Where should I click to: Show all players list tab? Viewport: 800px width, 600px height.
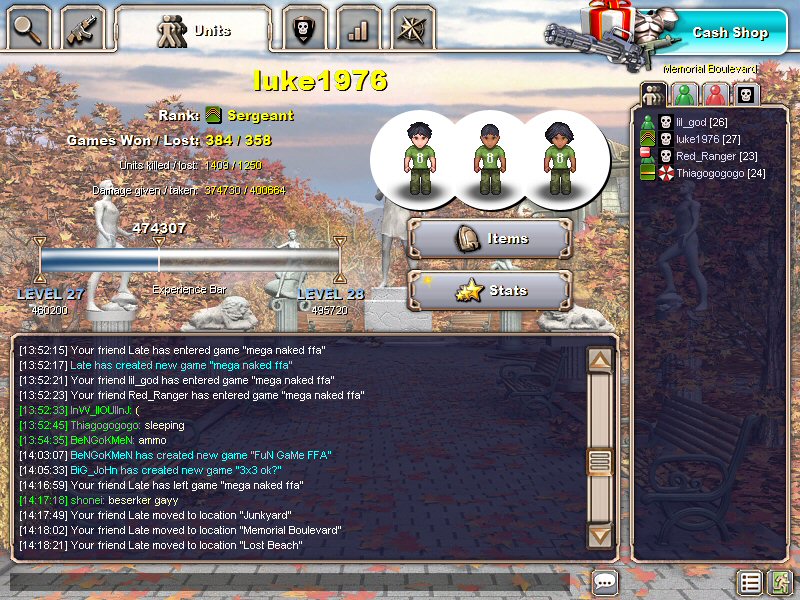click(x=653, y=94)
